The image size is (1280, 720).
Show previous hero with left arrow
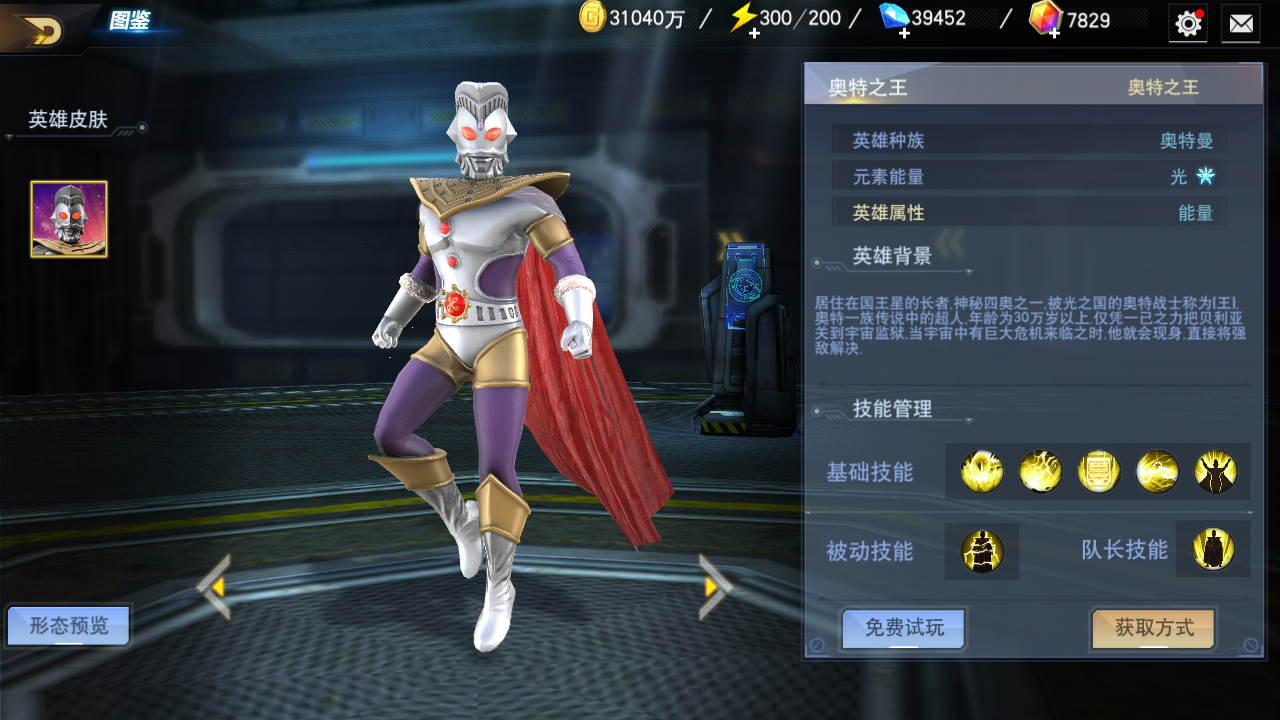tap(214, 587)
